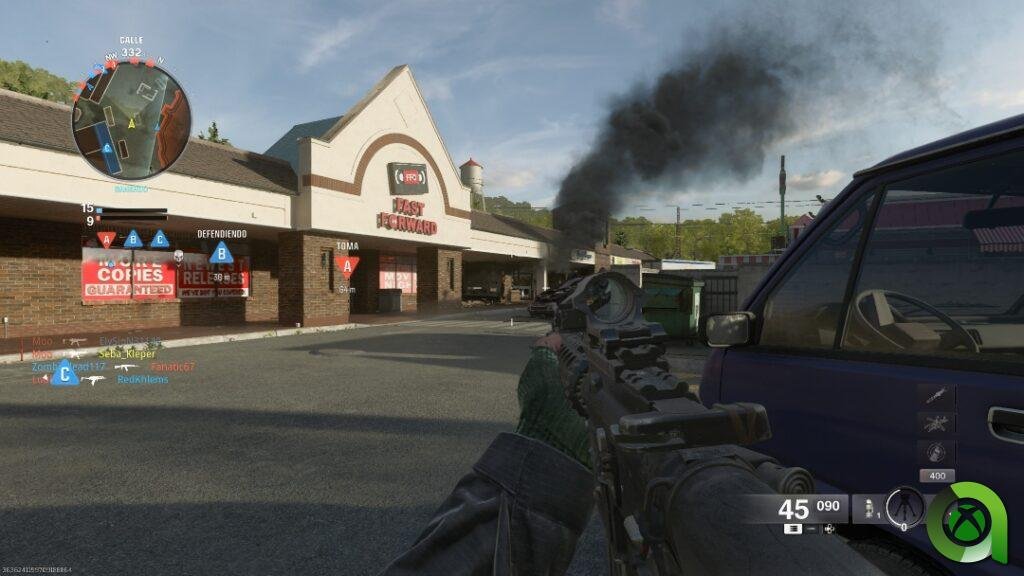Activate the tripod field upgrade icon
1024x576 pixels.
pos(904,507)
